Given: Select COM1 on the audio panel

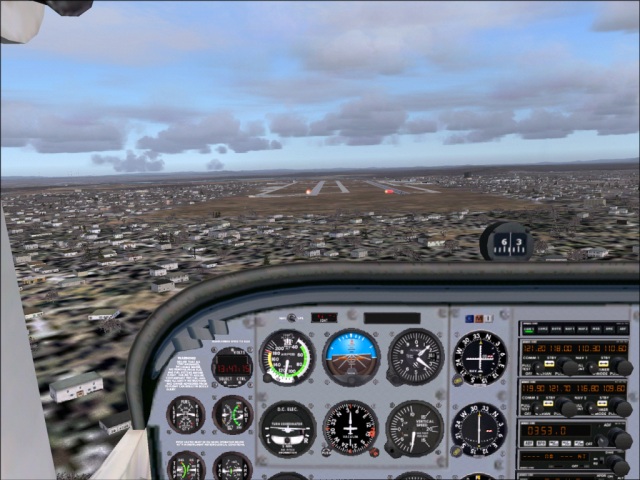Looking at the screenshot, I should coord(530,328).
